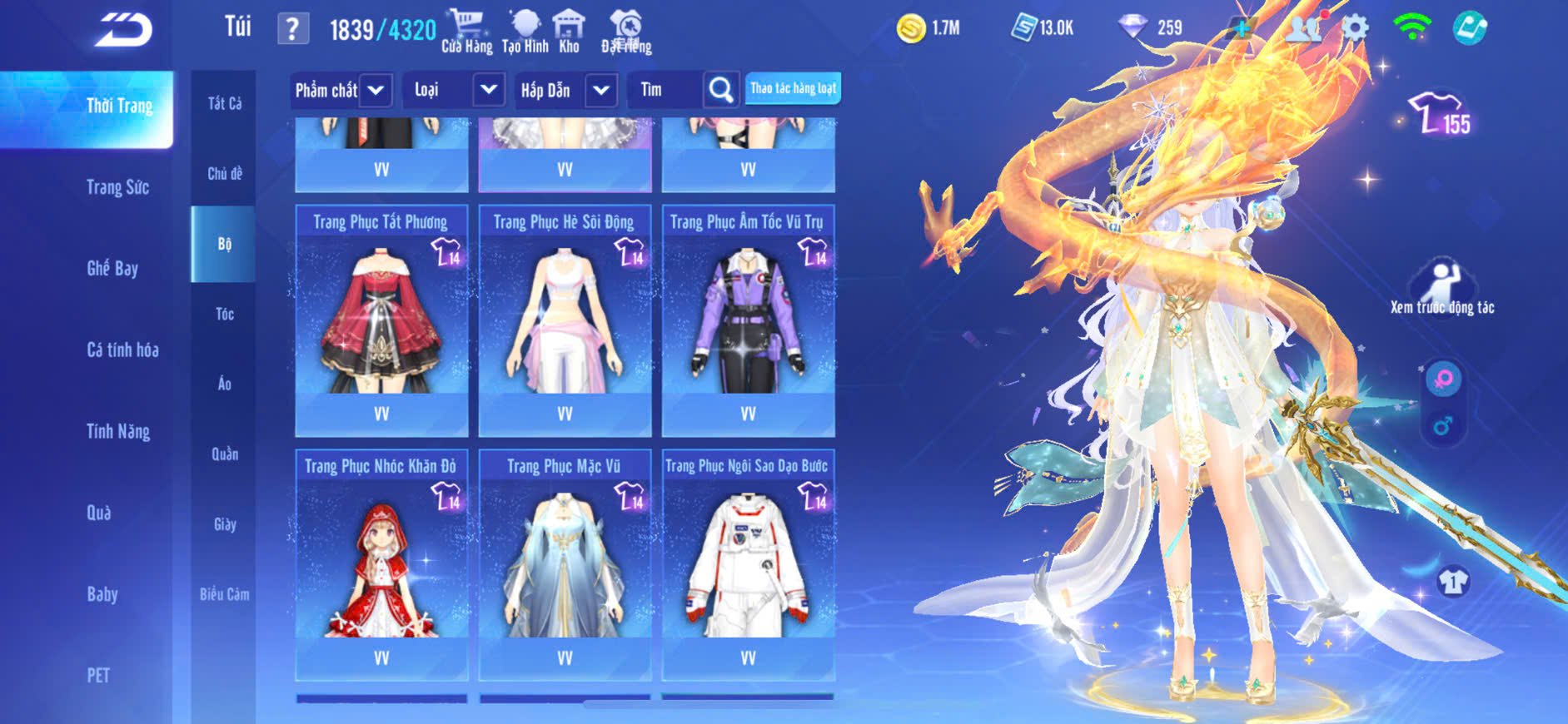Image resolution: width=1568 pixels, height=724 pixels.
Task: Click the magnifying glass search button
Action: [721, 90]
